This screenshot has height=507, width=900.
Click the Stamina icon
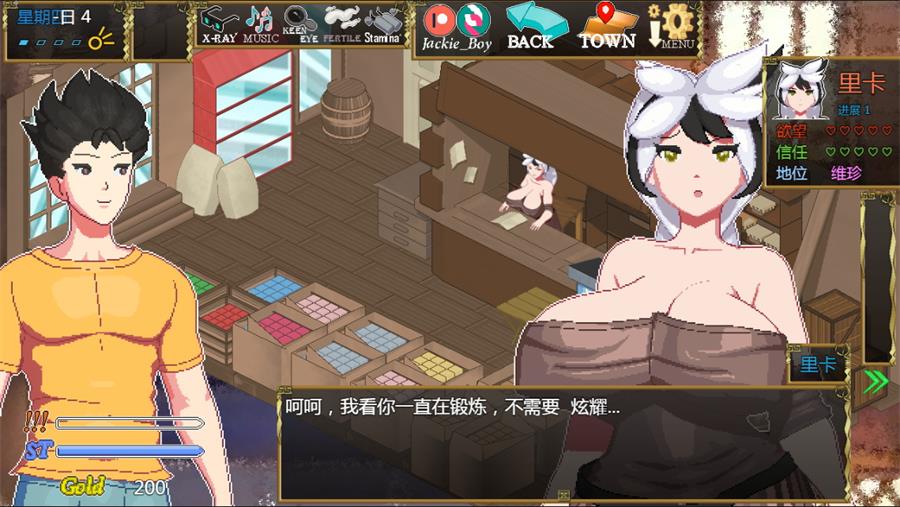point(383,24)
